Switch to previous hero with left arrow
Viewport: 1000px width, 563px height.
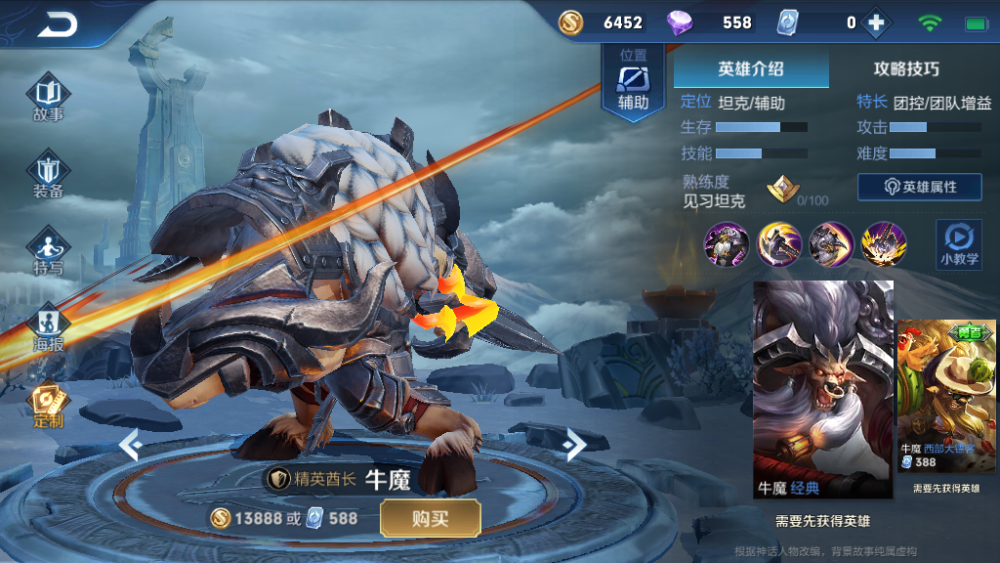(x=128, y=443)
